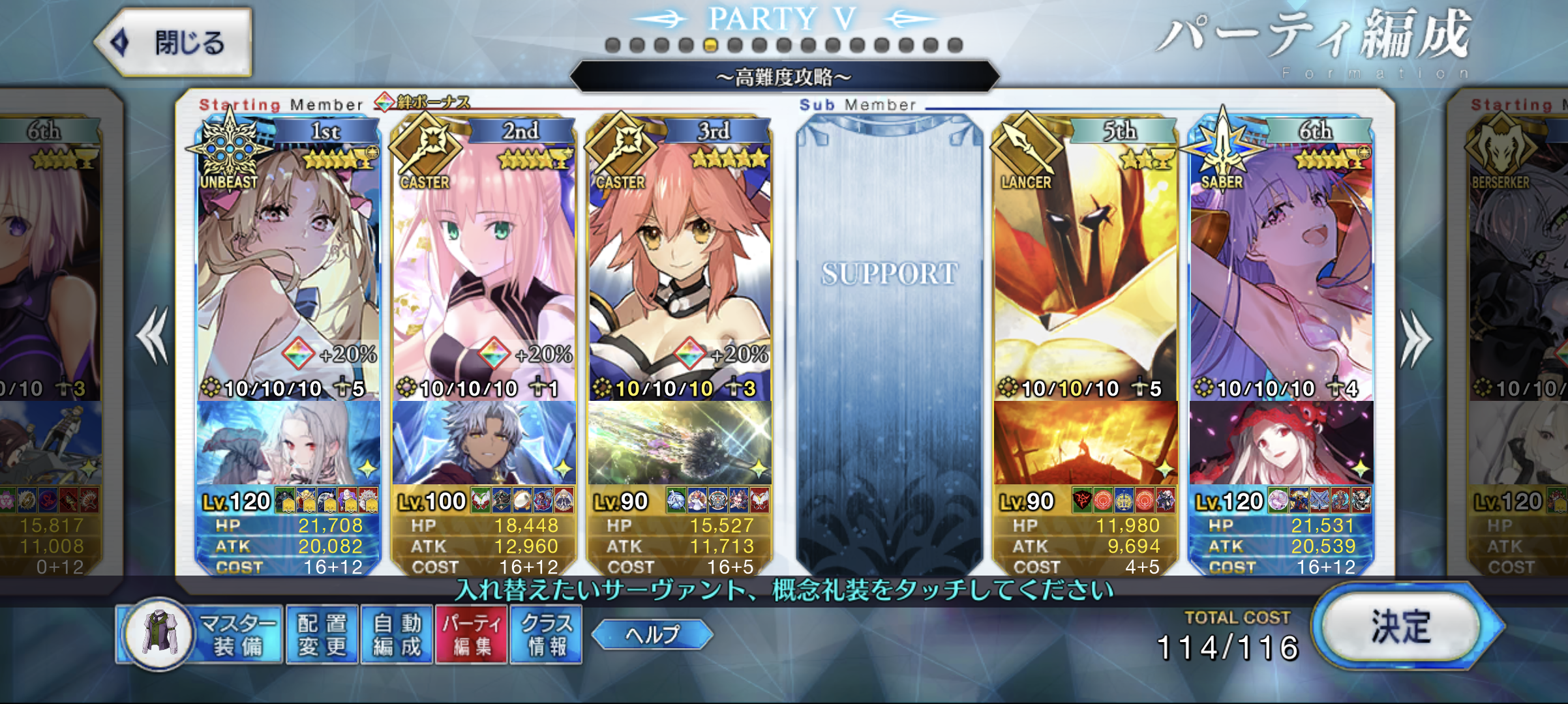Change the 1st servant's craft essence

tap(288, 443)
